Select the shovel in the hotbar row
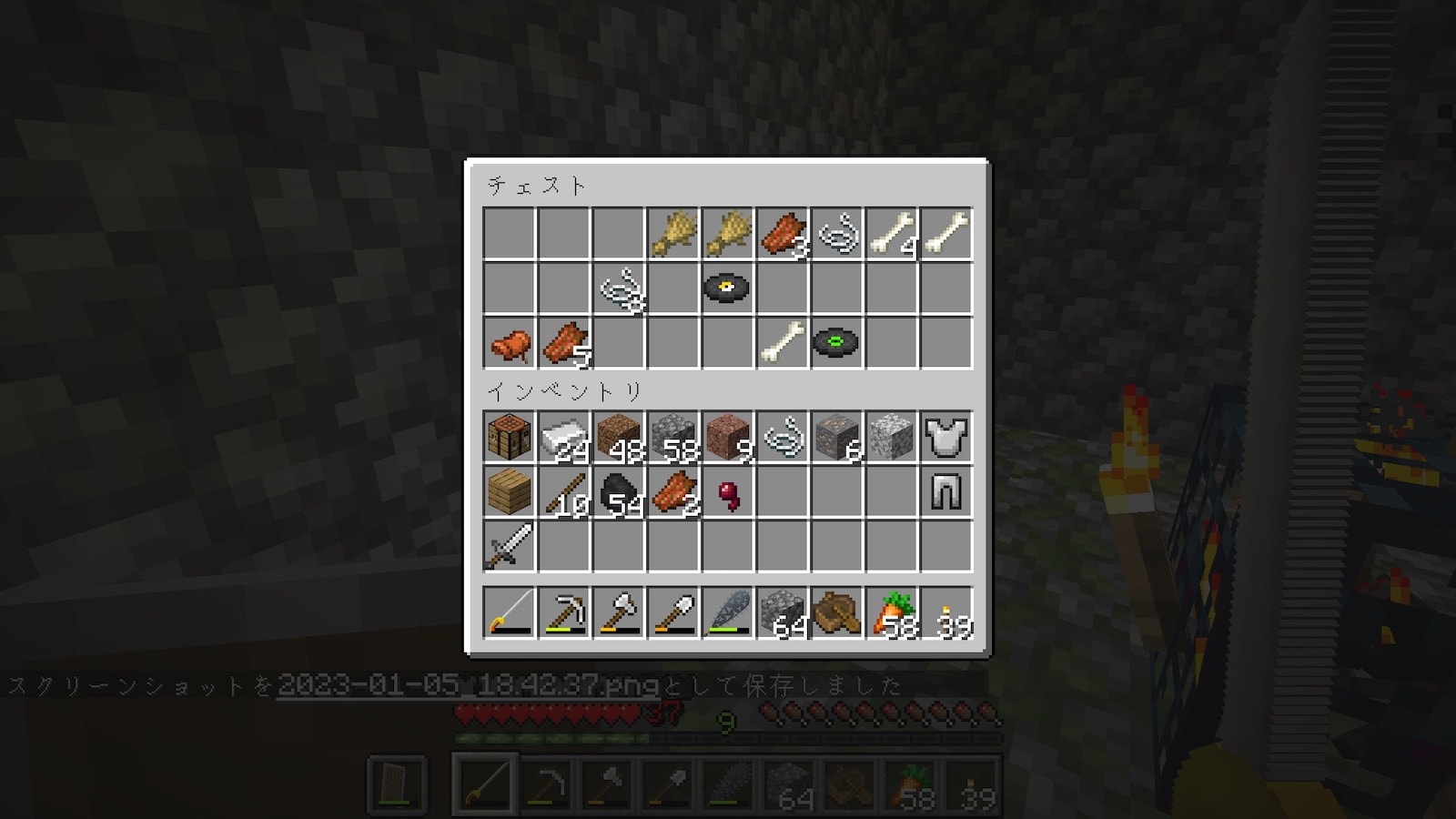Screen dimensions: 1456x819 click(673, 612)
